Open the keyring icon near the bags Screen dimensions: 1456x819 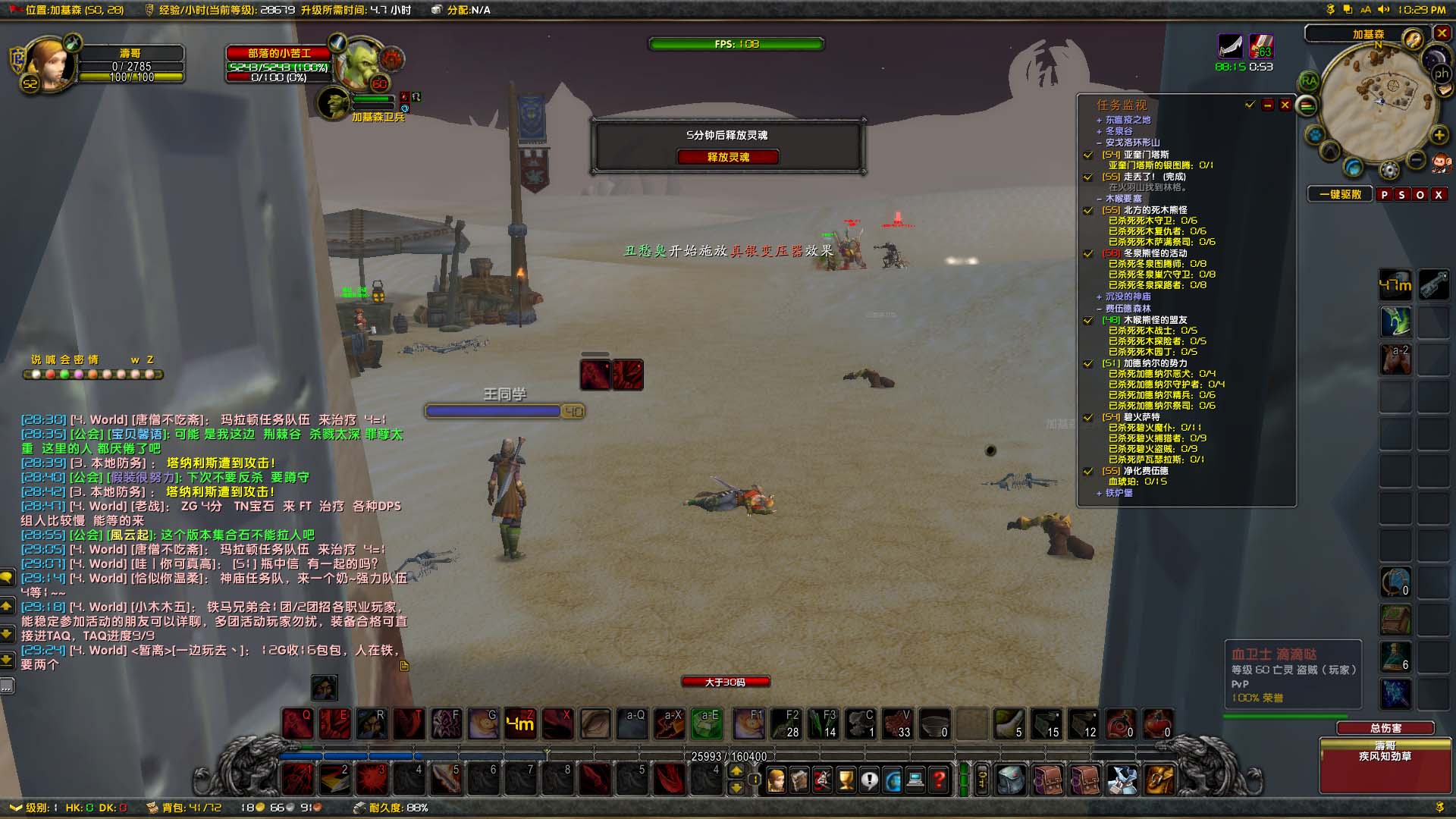(x=982, y=780)
